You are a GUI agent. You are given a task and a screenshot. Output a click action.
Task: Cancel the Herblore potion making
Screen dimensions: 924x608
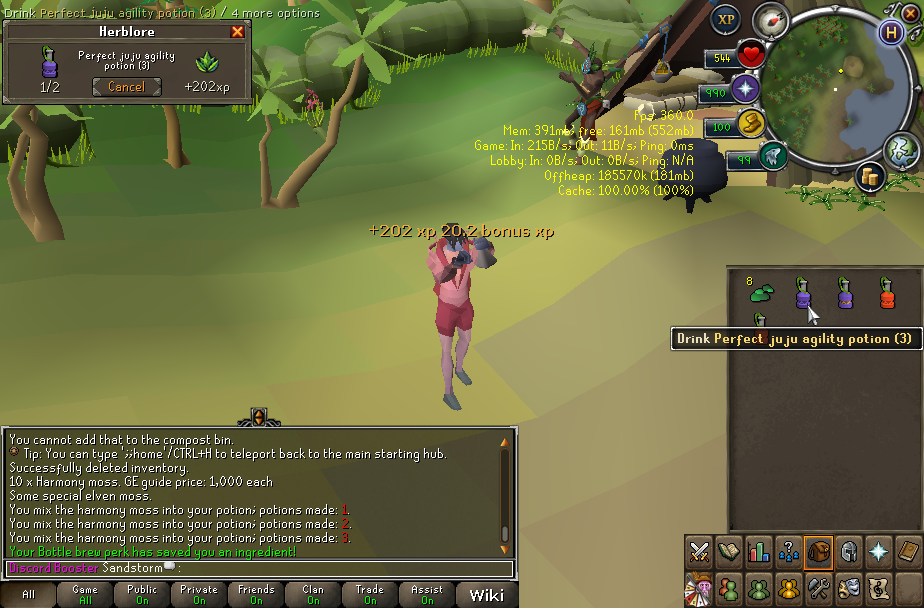126,87
